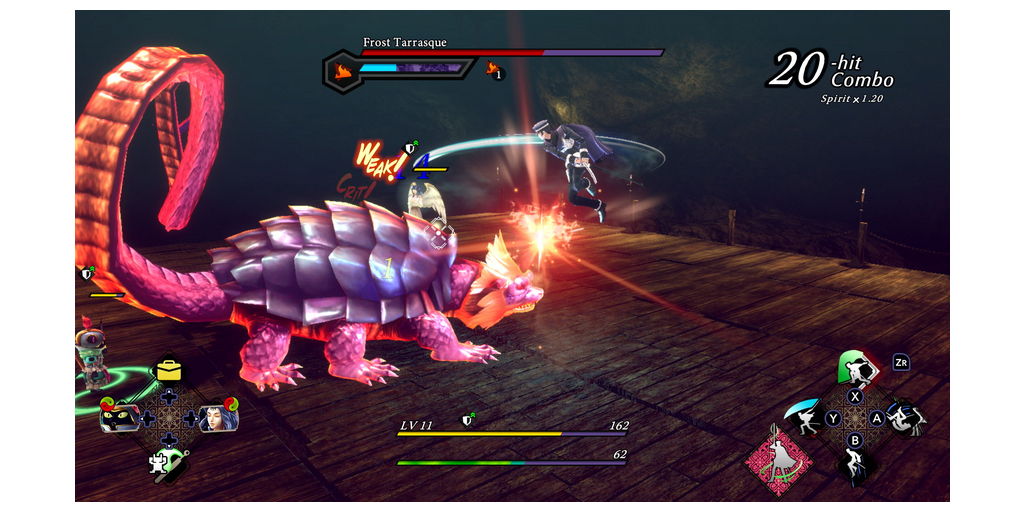Use the cyan sword slash skill
This screenshot has height=512, width=1024.
click(805, 417)
